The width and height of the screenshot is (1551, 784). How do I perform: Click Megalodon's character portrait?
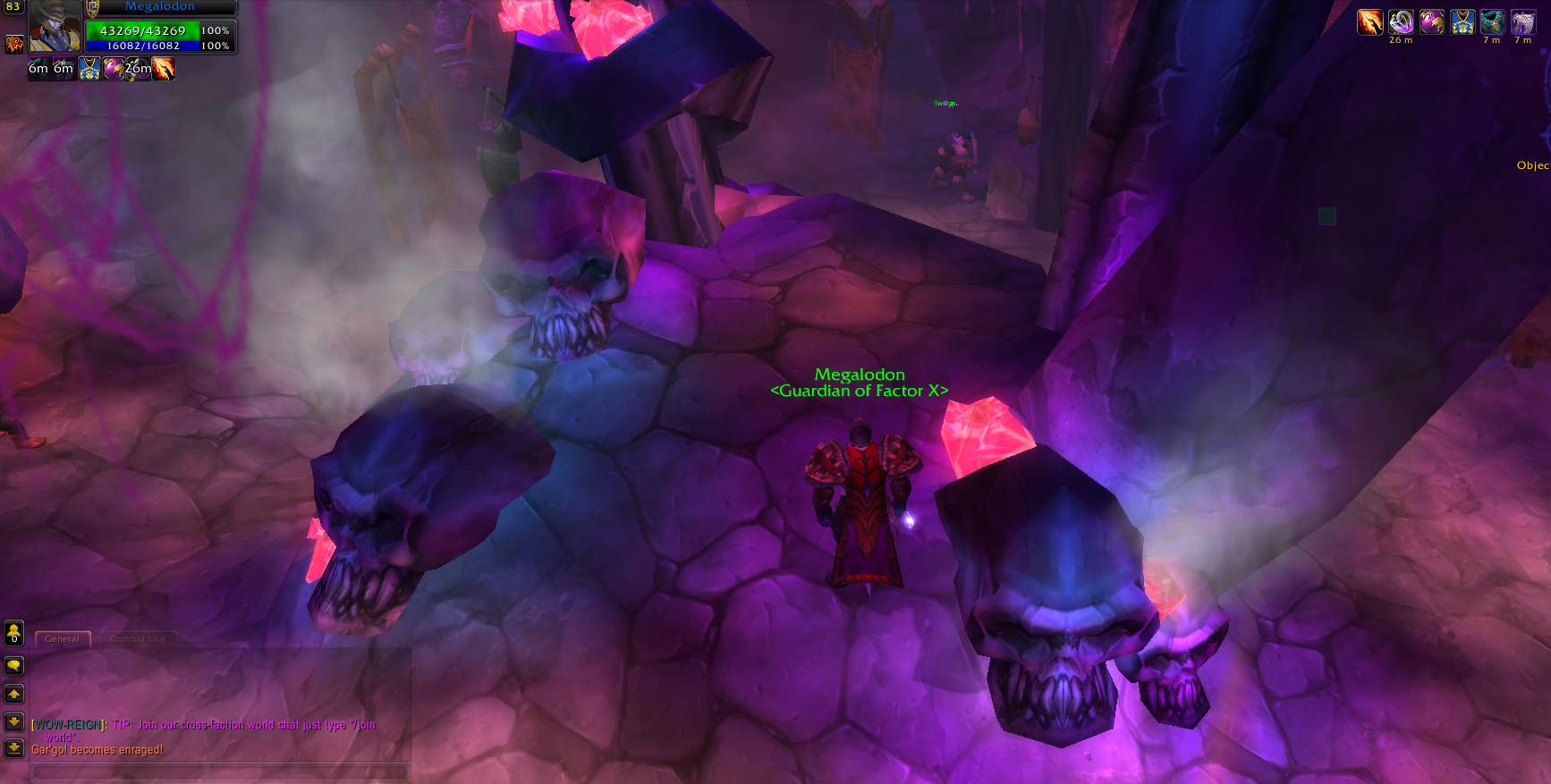coord(55,26)
